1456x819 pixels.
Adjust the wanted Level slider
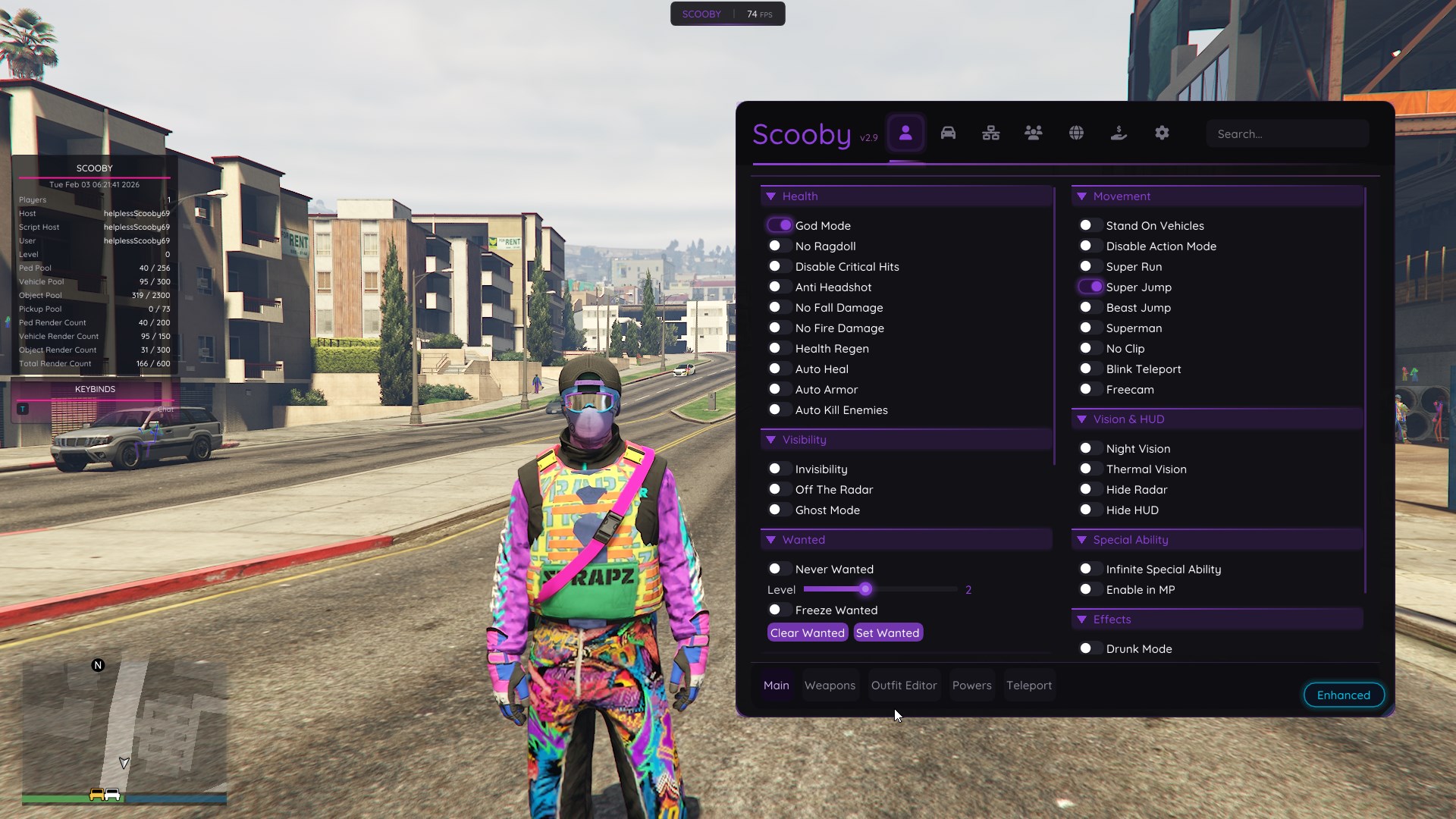click(867, 589)
